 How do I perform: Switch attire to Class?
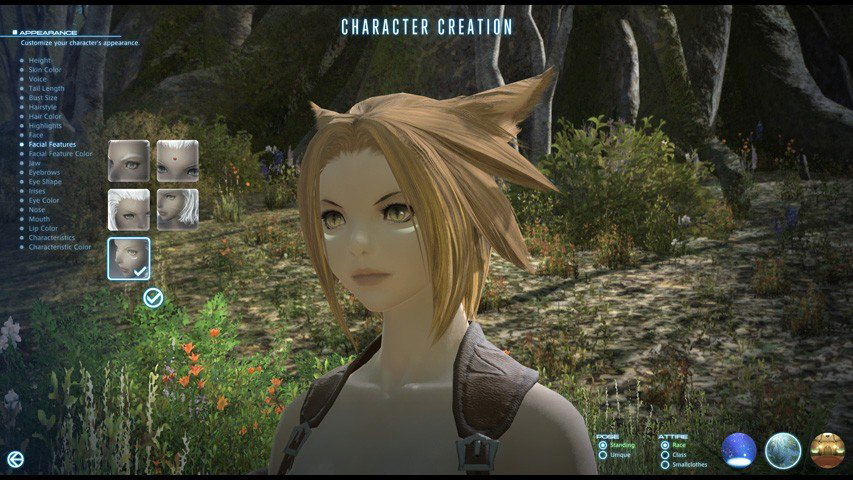coord(665,455)
